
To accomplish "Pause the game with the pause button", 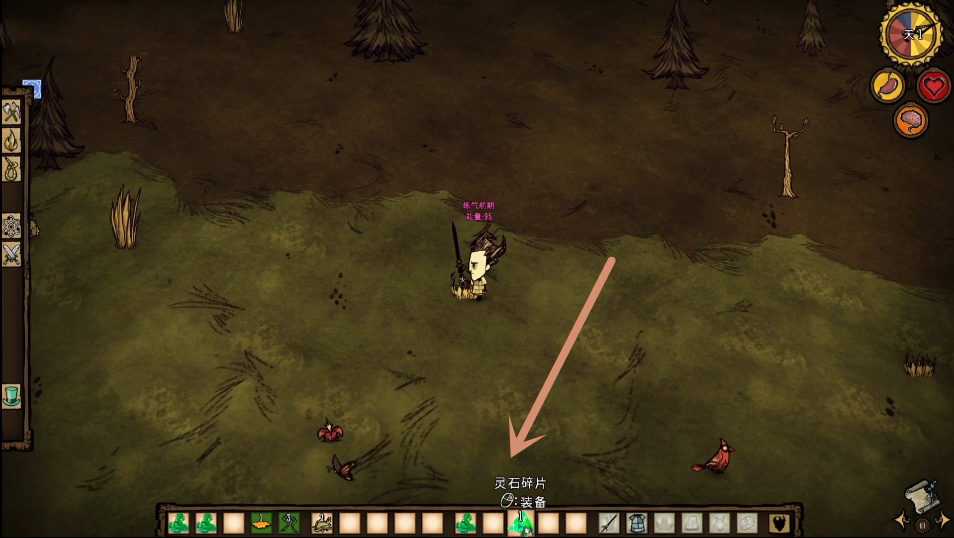I will (x=923, y=524).
